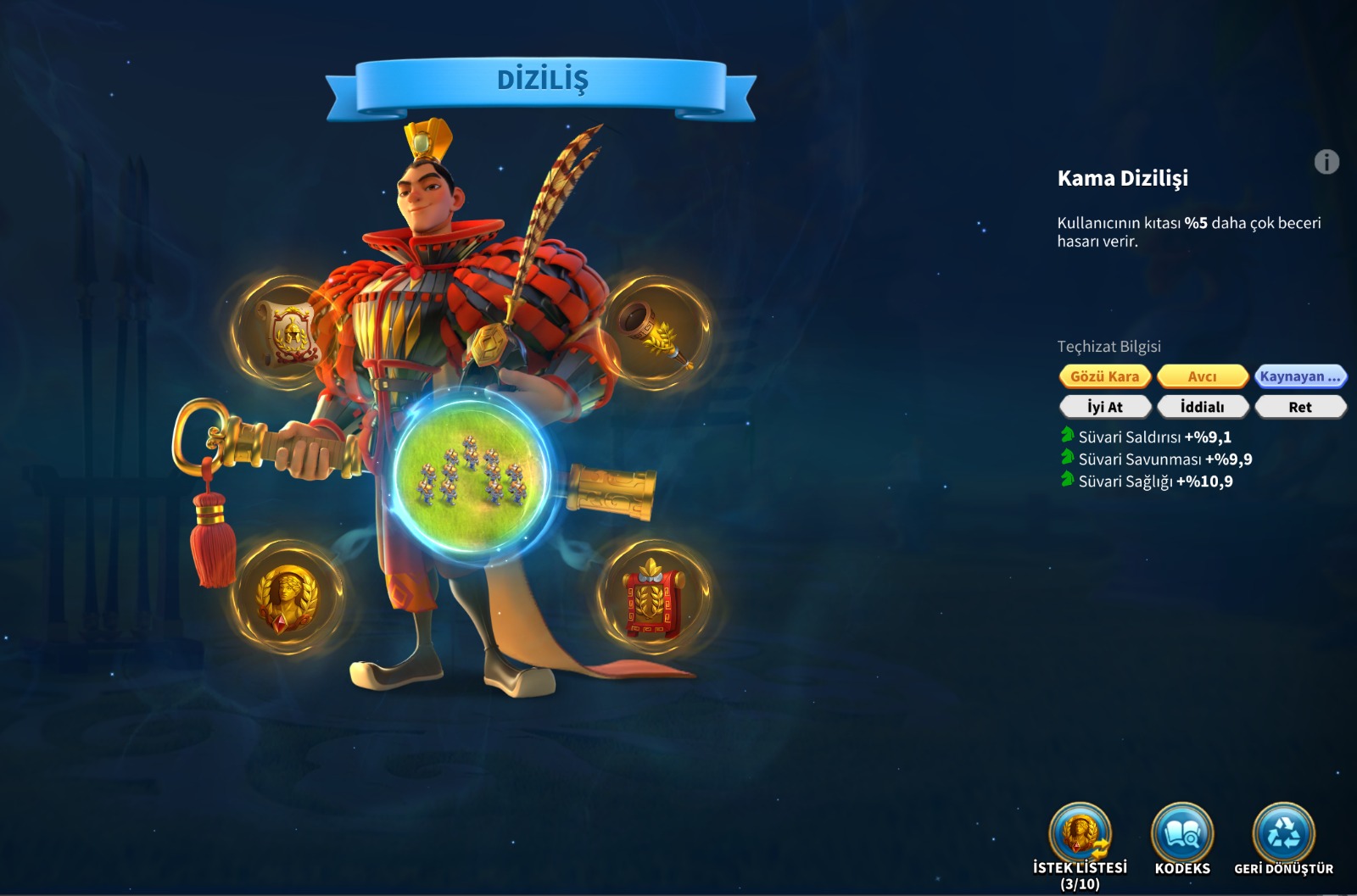Select the Ret tag
The width and height of the screenshot is (1357, 896).
1299,407
